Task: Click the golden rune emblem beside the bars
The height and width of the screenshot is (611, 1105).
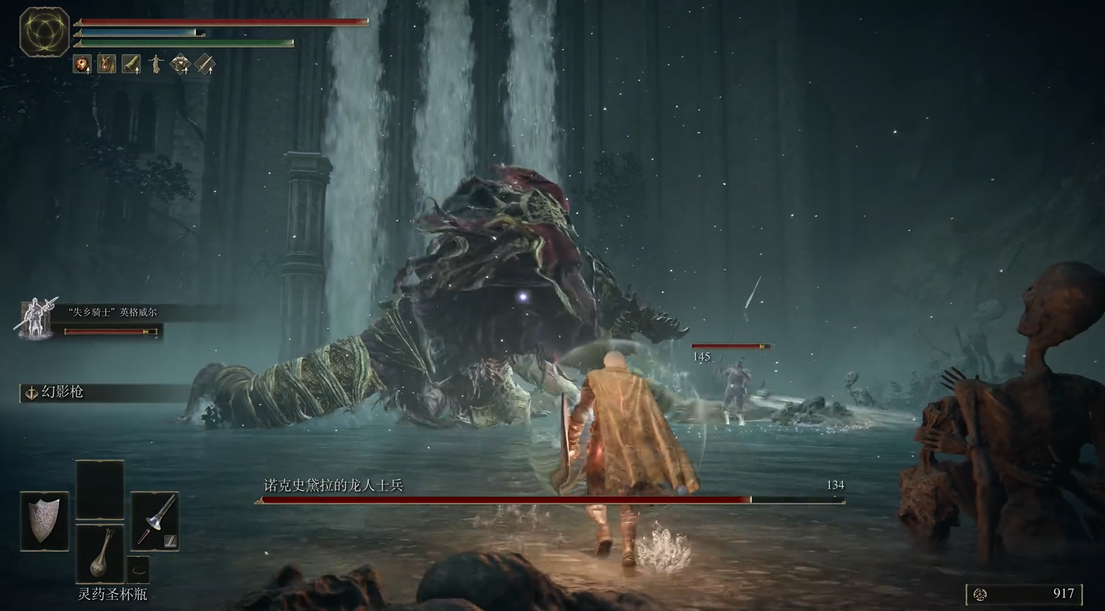Action: click(44, 32)
